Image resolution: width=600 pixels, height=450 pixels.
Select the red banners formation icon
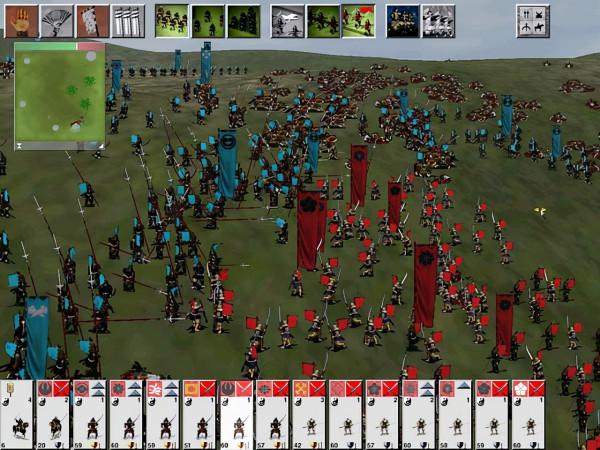click(358, 20)
